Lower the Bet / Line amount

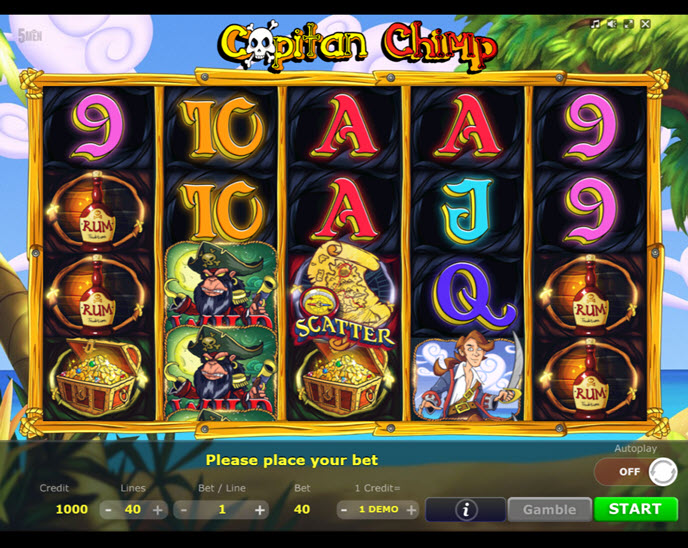point(183,509)
